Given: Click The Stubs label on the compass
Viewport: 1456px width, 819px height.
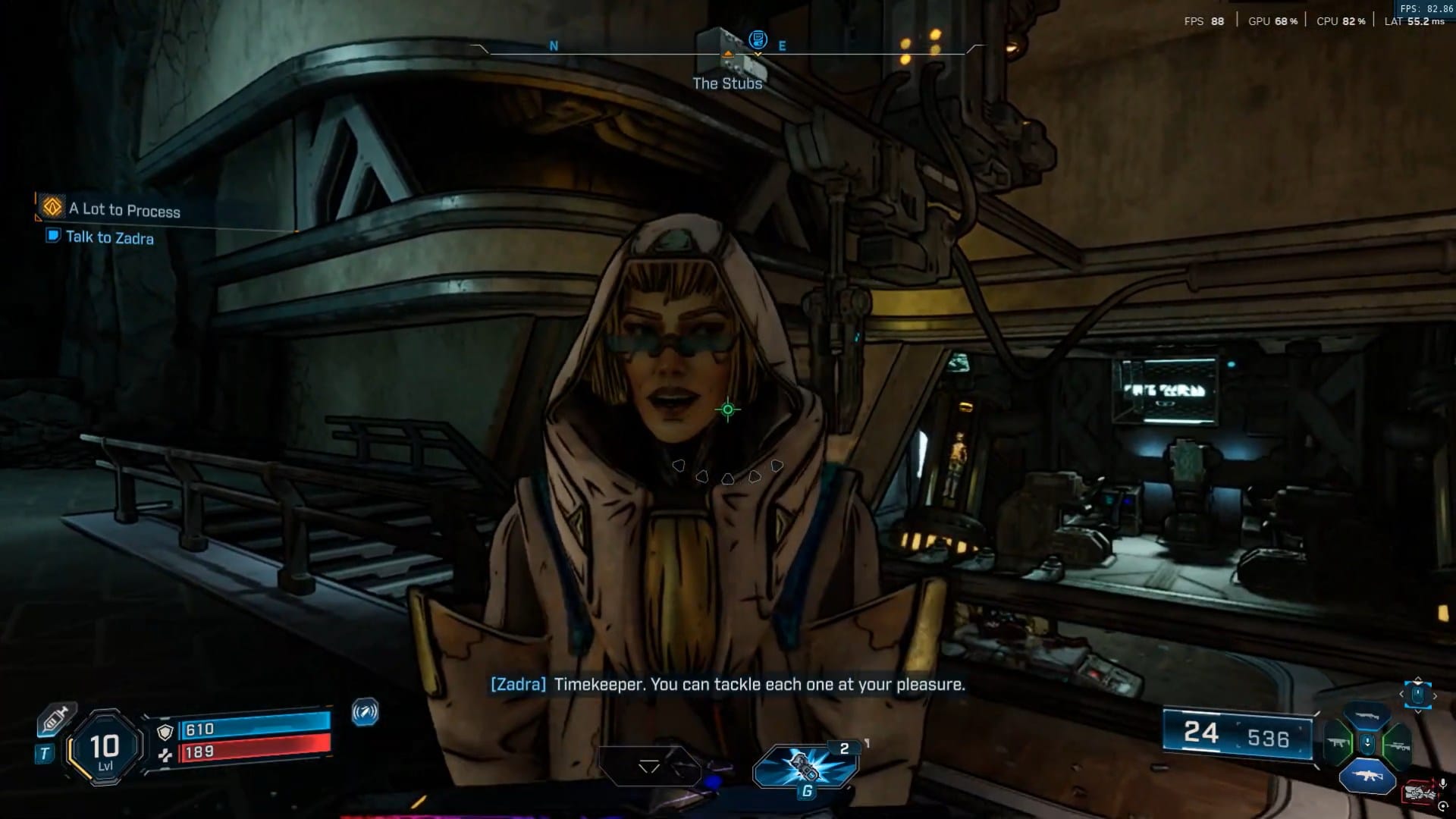Looking at the screenshot, I should pyautogui.click(x=726, y=83).
